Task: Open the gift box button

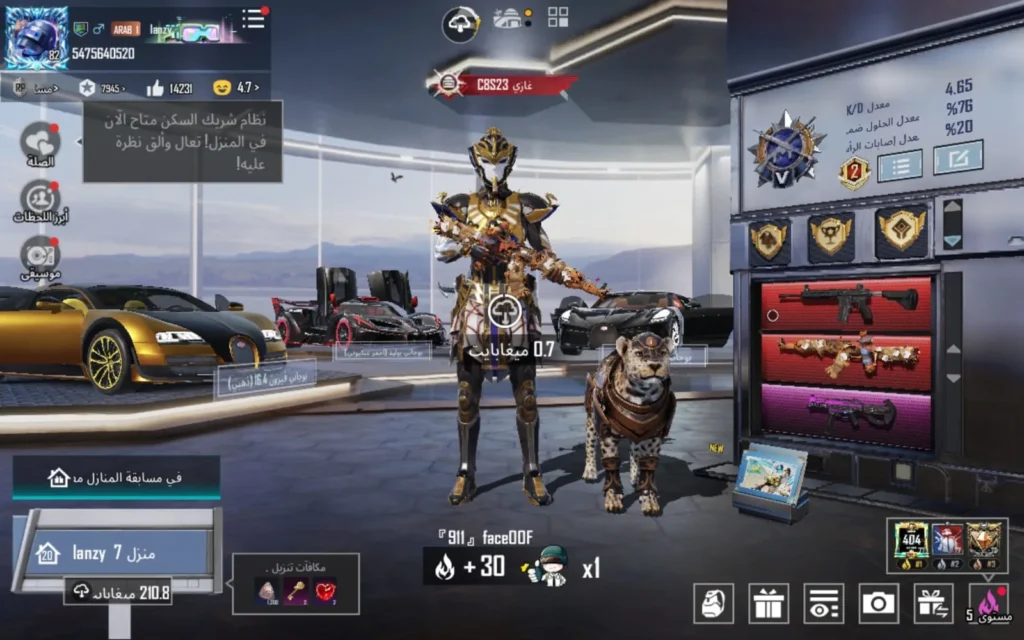Action: point(769,603)
